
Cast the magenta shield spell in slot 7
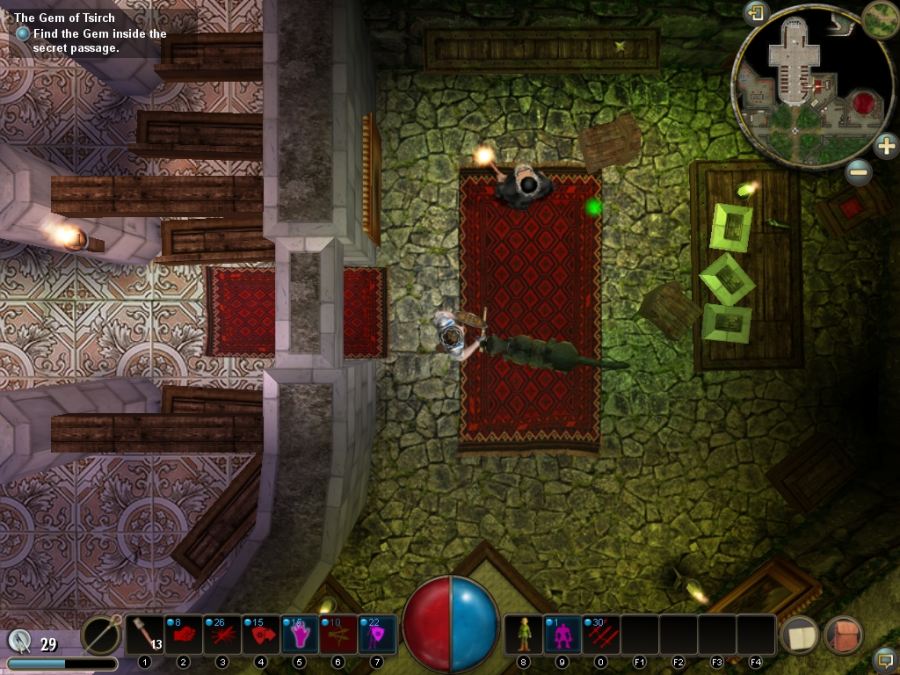coord(377,634)
